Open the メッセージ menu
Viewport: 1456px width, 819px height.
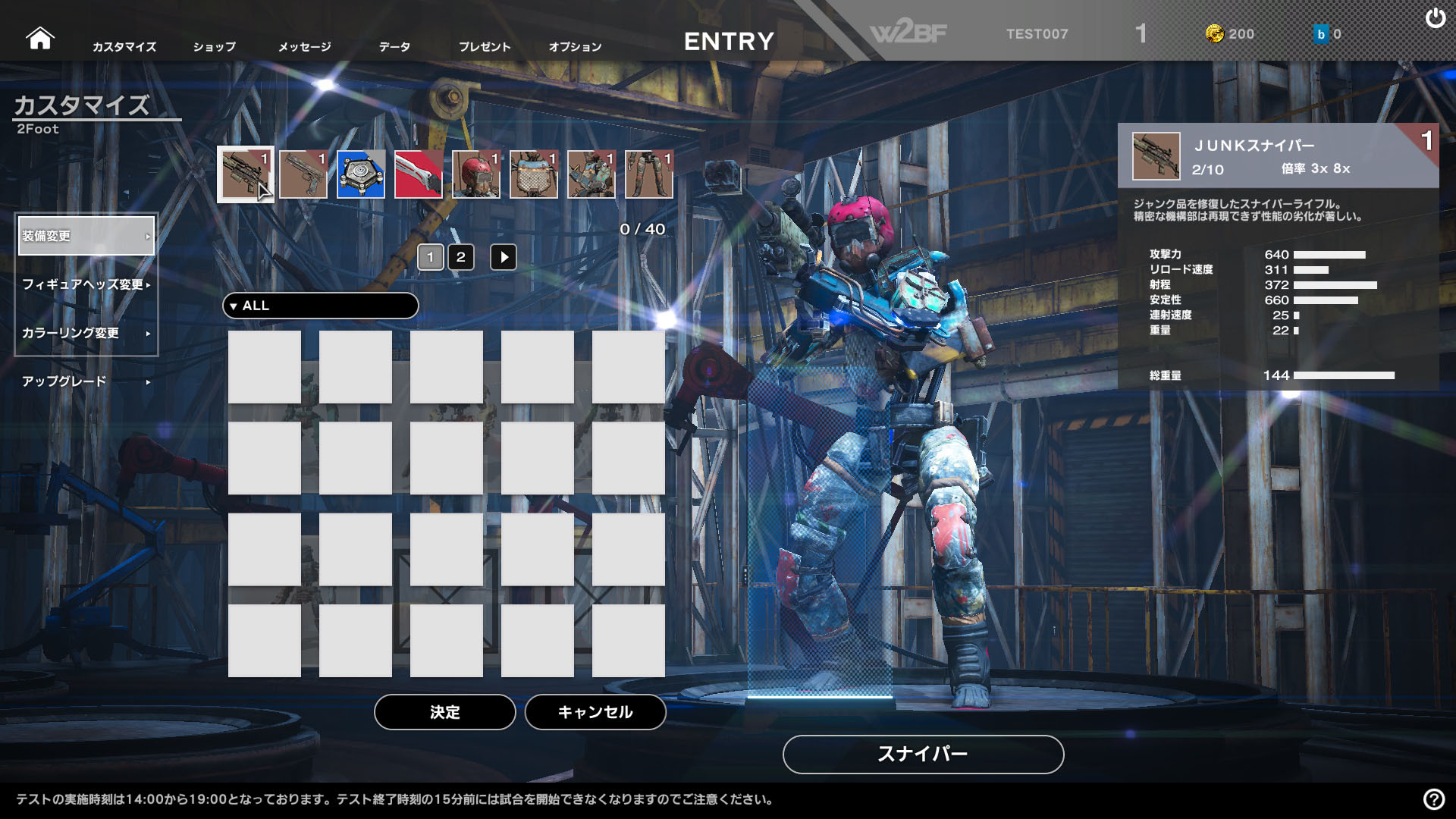[304, 47]
